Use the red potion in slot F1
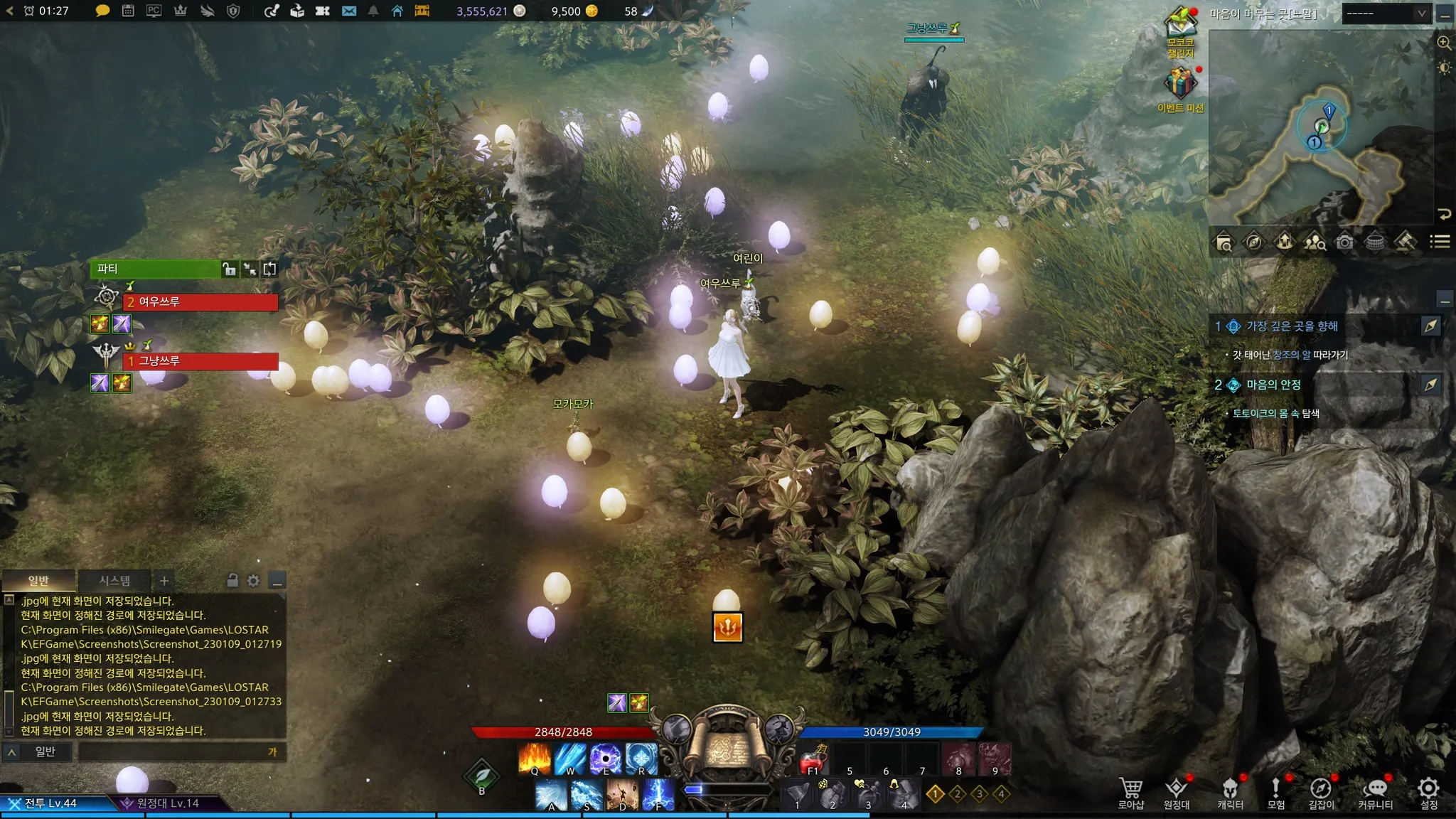The width and height of the screenshot is (1456, 819). 812,760
